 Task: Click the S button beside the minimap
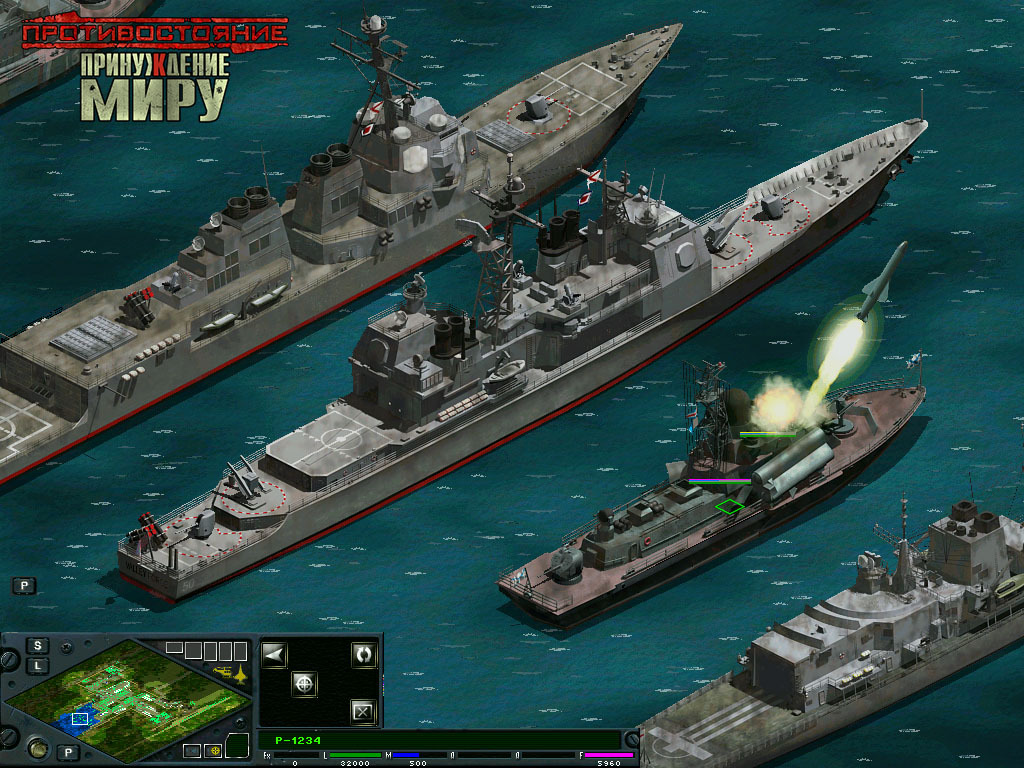(37, 646)
